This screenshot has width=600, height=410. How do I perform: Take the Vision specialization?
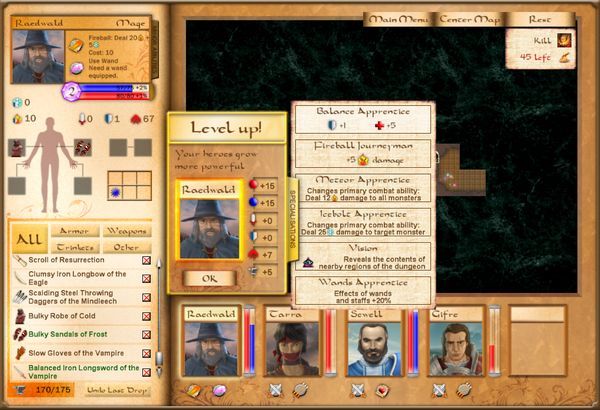[x=364, y=256]
